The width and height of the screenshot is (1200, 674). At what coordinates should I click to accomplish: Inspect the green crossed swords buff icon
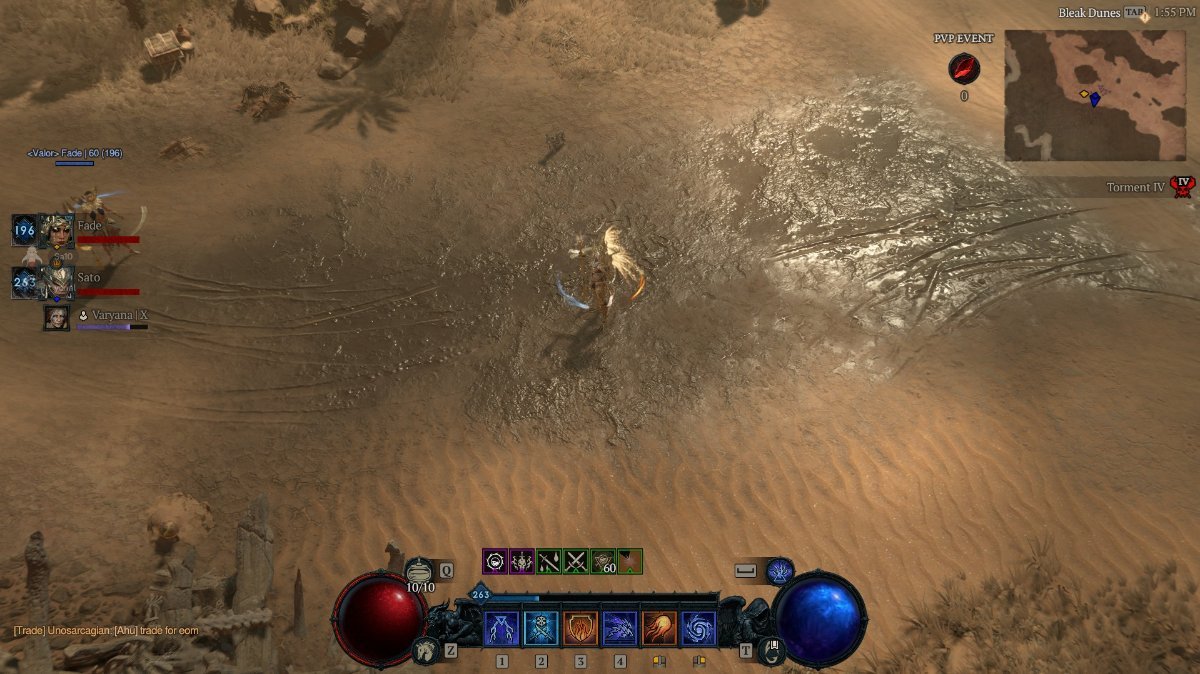(576, 561)
